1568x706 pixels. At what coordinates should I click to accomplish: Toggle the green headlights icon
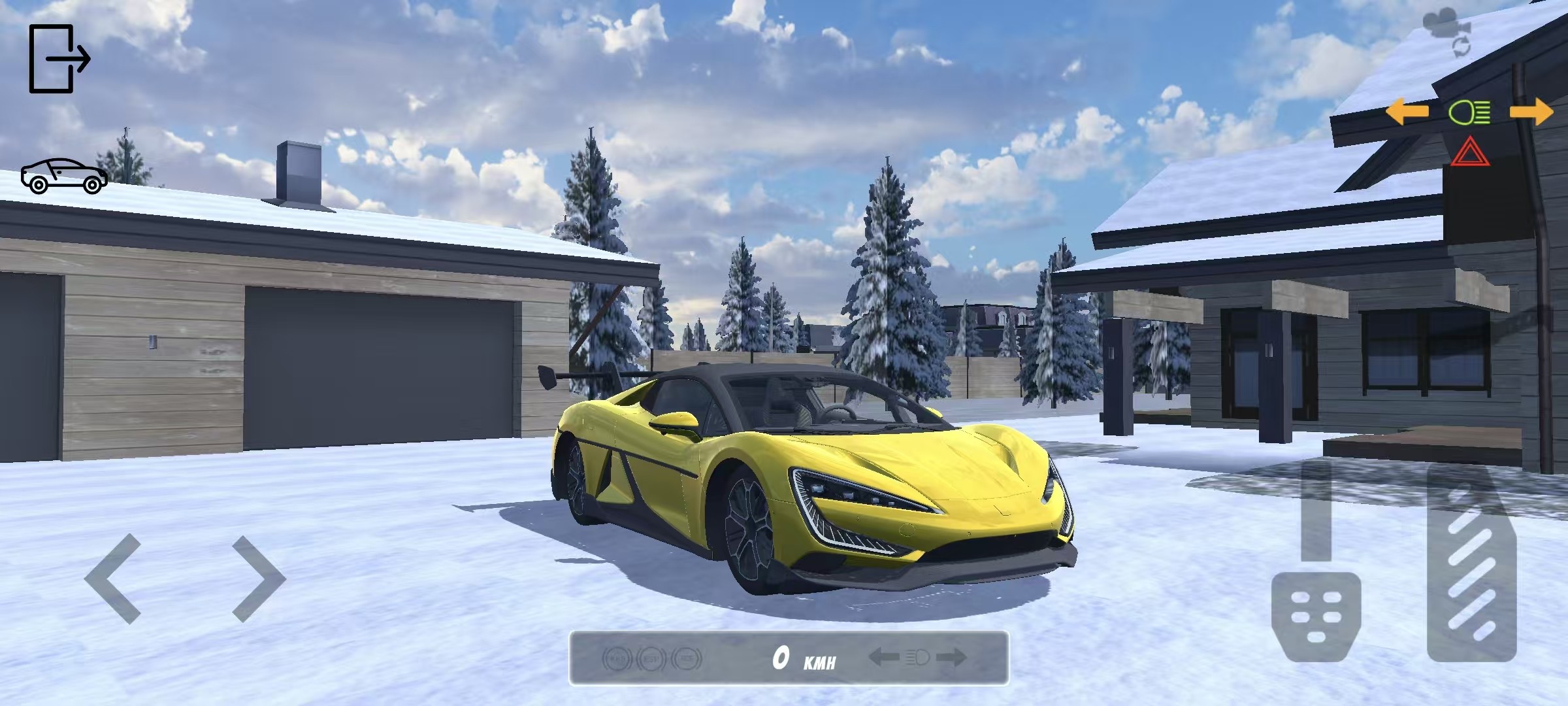pos(1469,112)
